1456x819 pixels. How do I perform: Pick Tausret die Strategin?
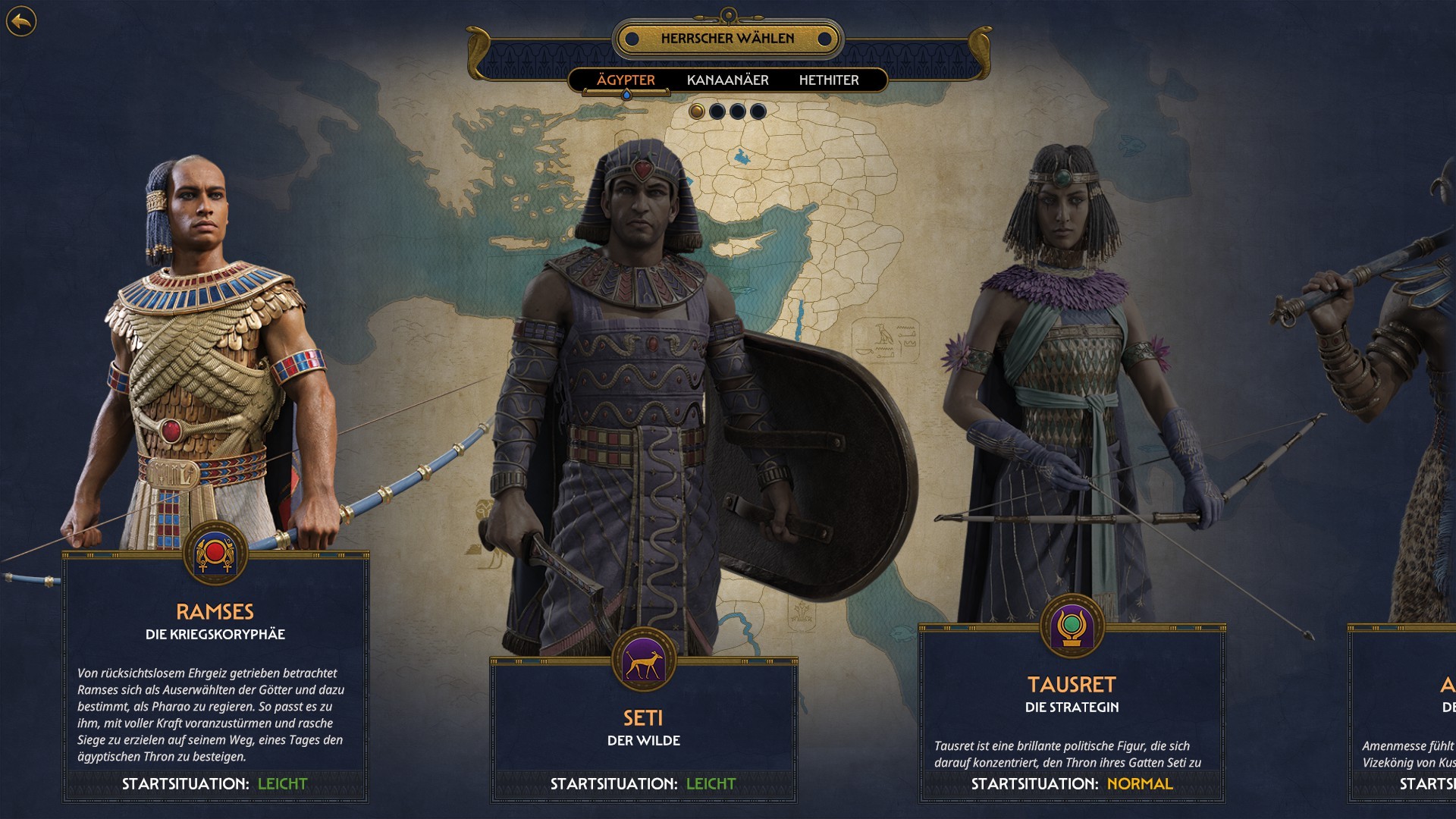coord(1072,713)
